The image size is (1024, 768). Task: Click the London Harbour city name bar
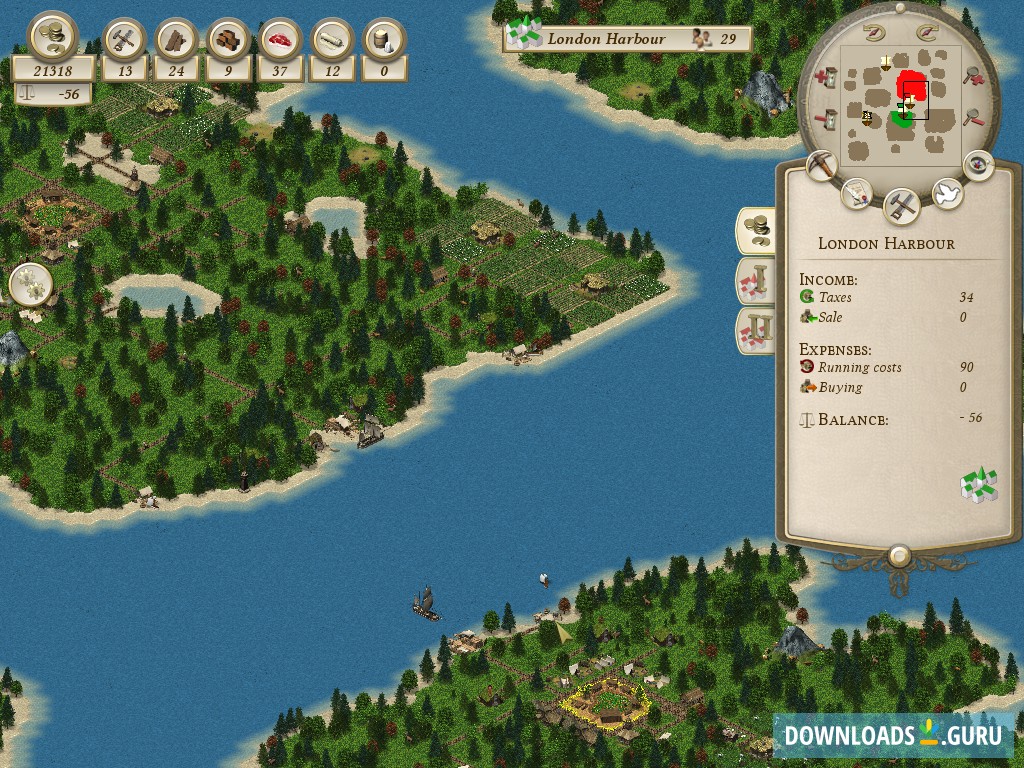[627, 39]
